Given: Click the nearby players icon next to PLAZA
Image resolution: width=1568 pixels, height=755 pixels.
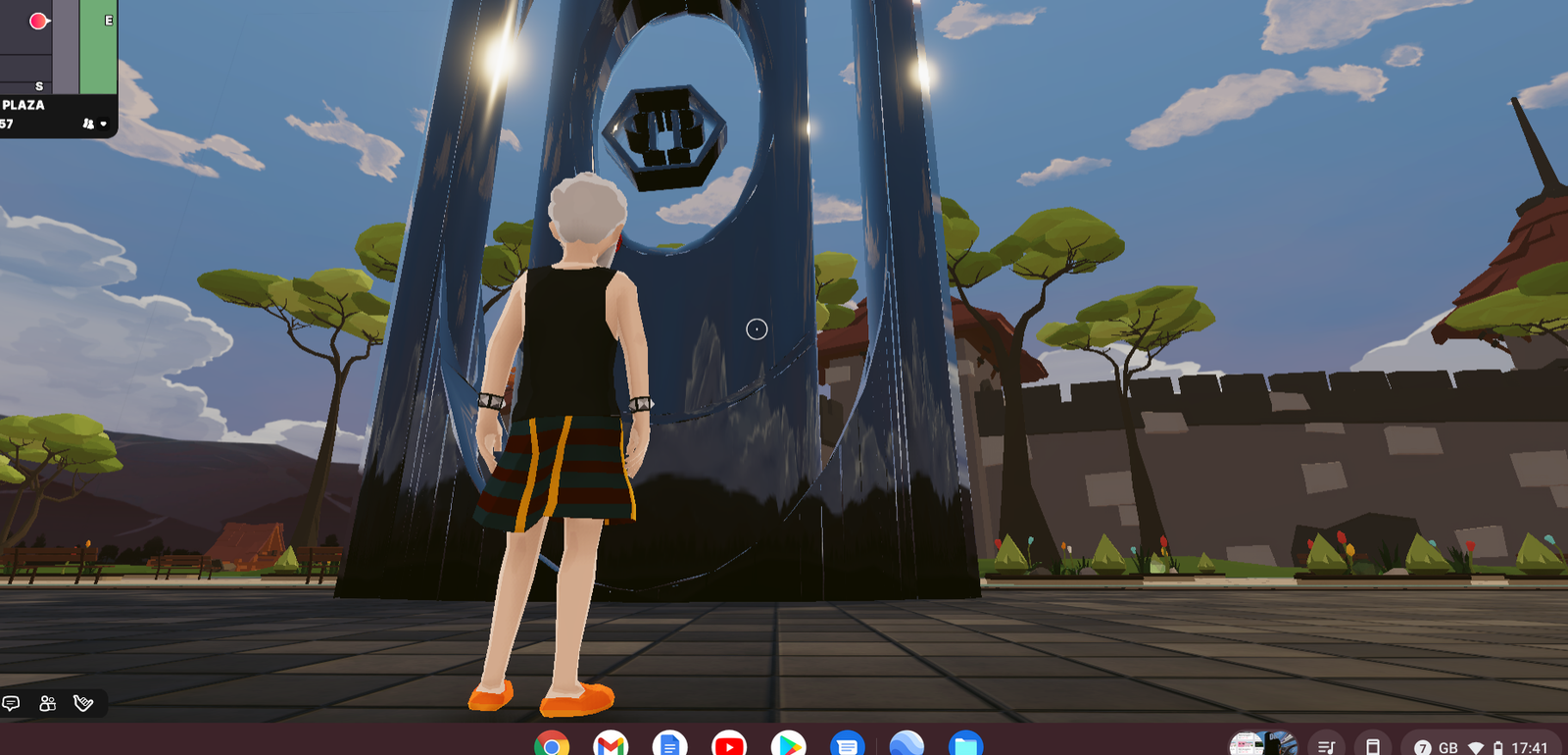Looking at the screenshot, I should pos(89,123).
